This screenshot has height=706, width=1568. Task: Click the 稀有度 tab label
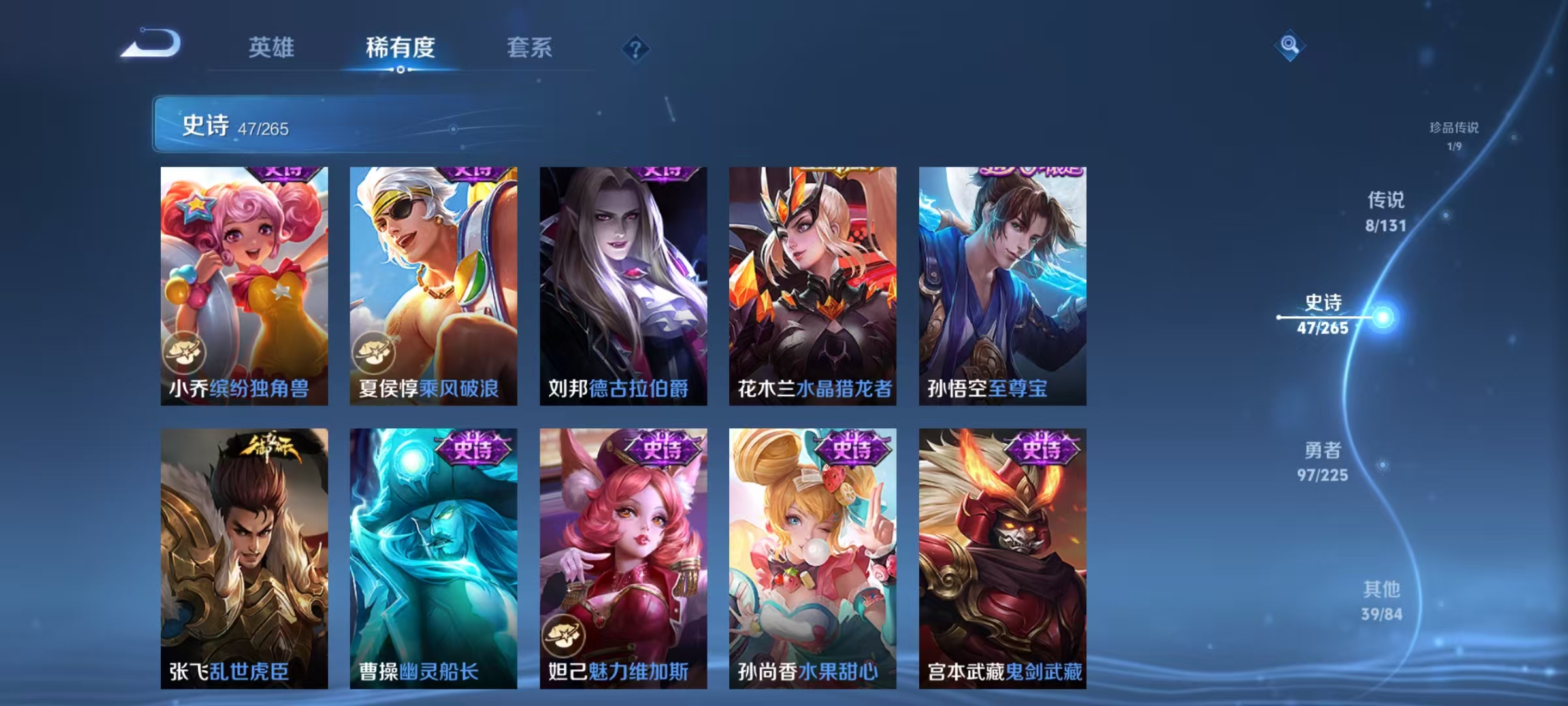tap(400, 48)
